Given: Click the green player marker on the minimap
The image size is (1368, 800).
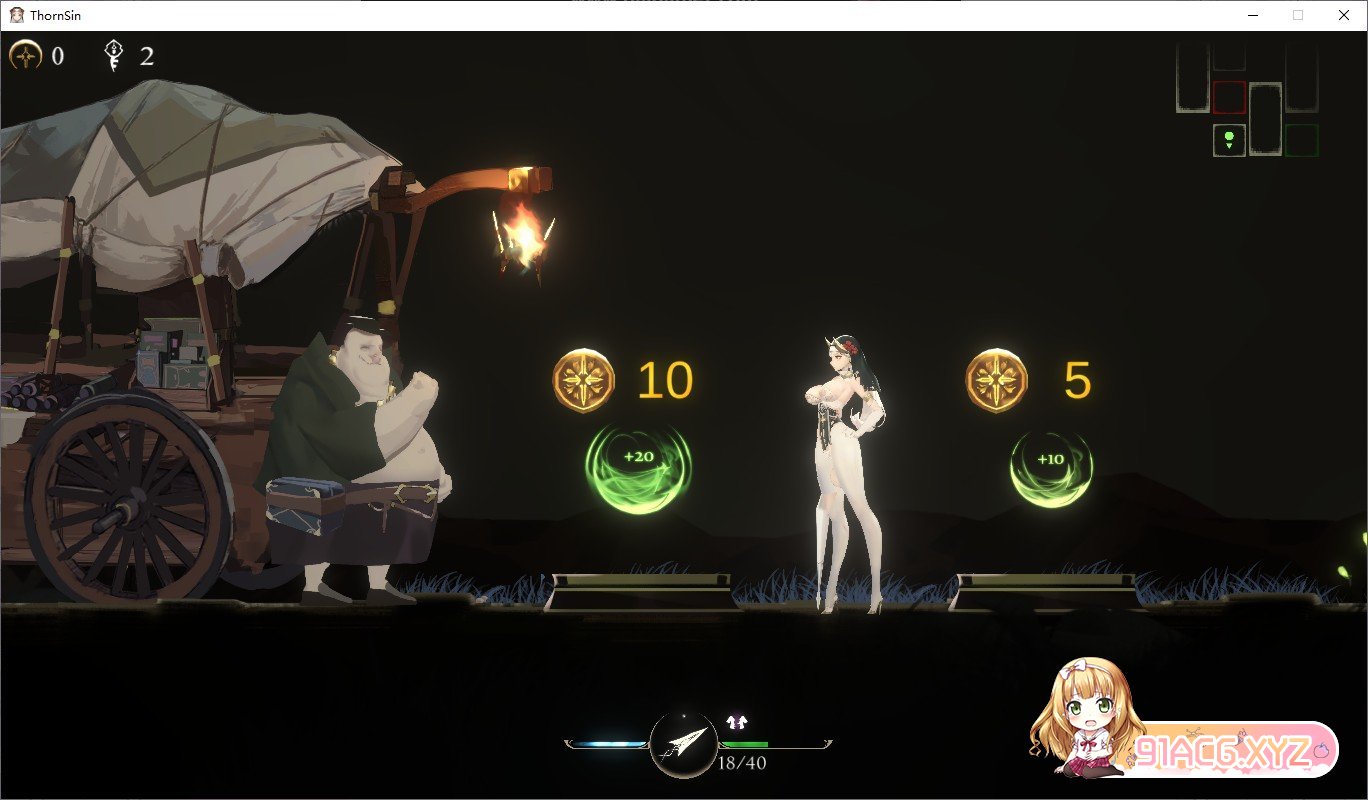Looking at the screenshot, I should coord(1229,136).
